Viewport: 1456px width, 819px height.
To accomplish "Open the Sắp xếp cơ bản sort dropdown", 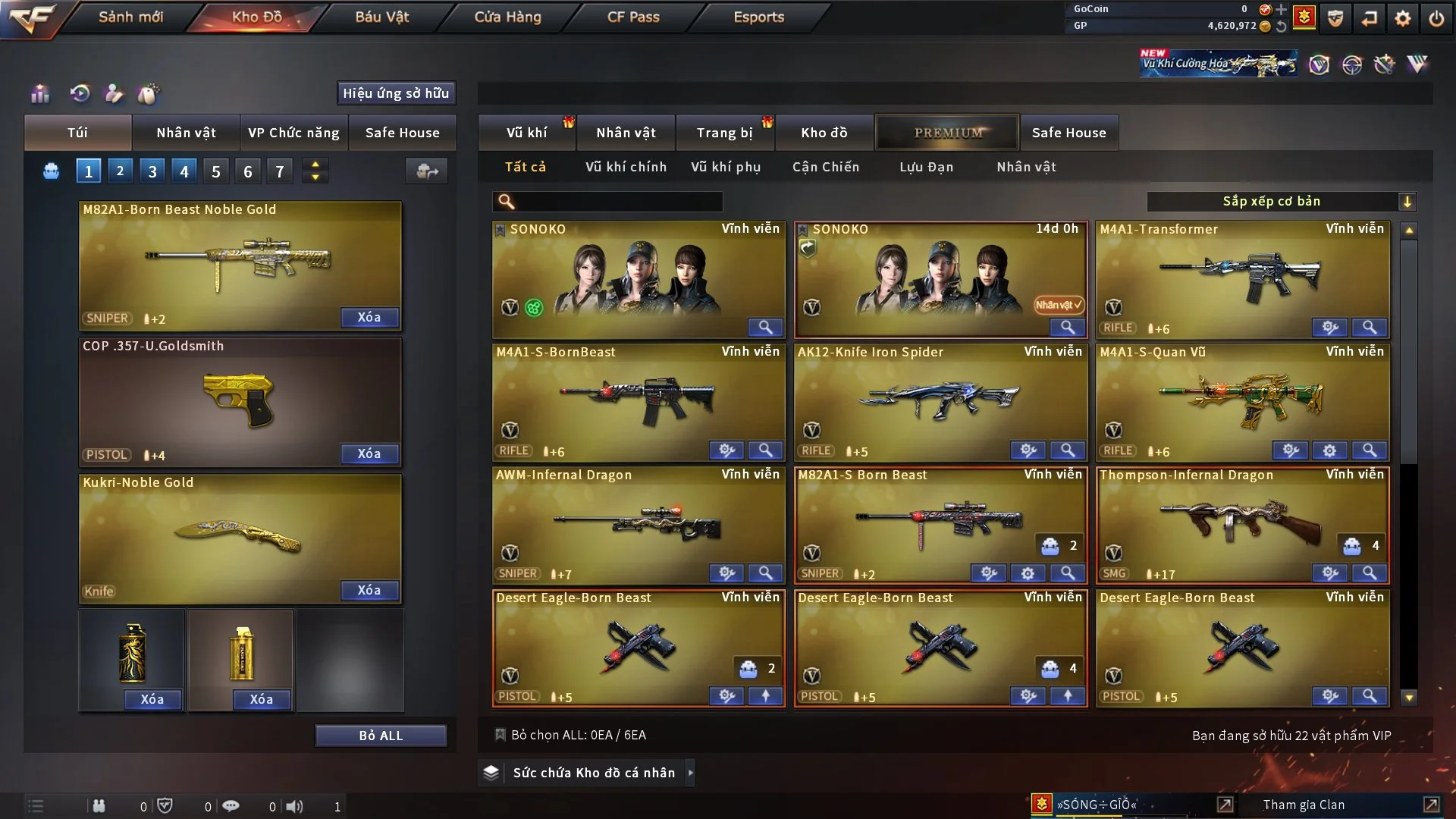I will tap(1282, 201).
